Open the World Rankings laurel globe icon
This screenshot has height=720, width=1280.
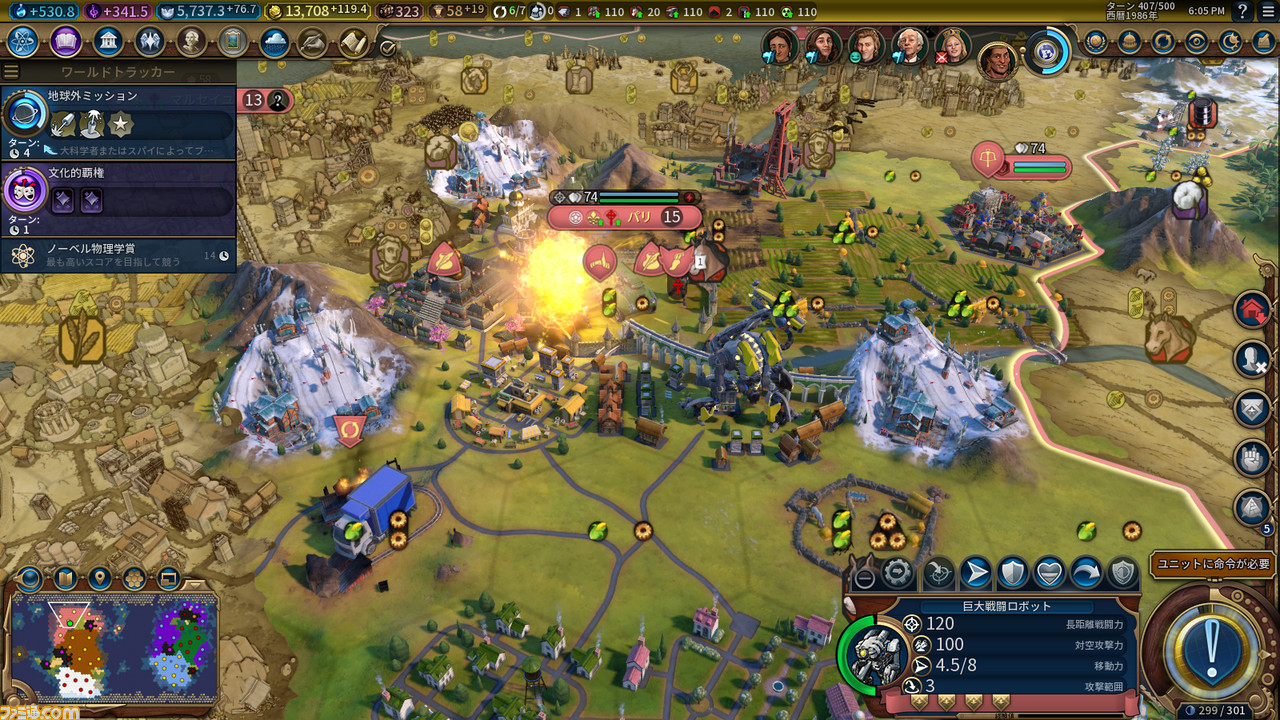[x=1096, y=42]
